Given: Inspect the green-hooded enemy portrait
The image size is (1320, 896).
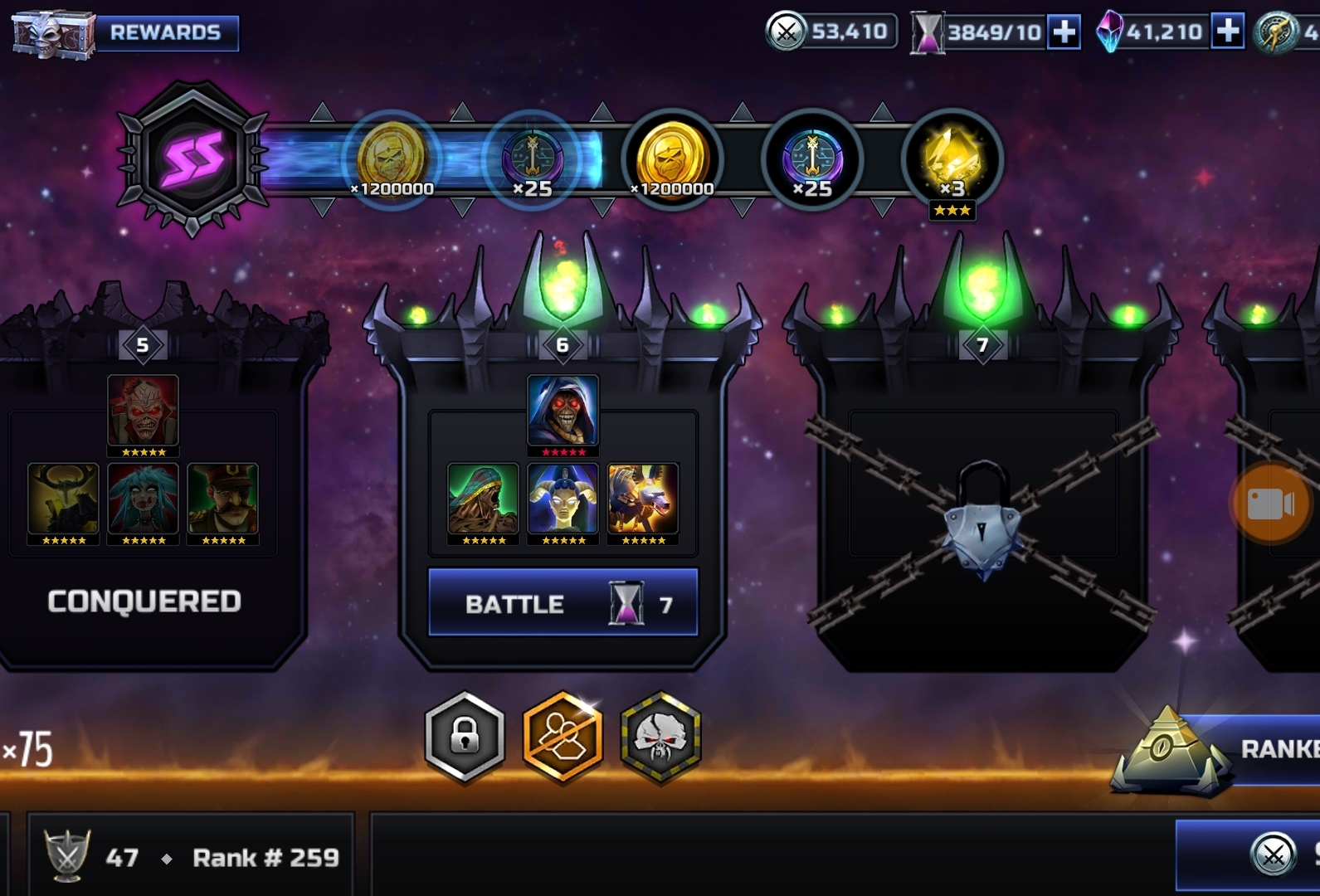Looking at the screenshot, I should pos(483,499).
